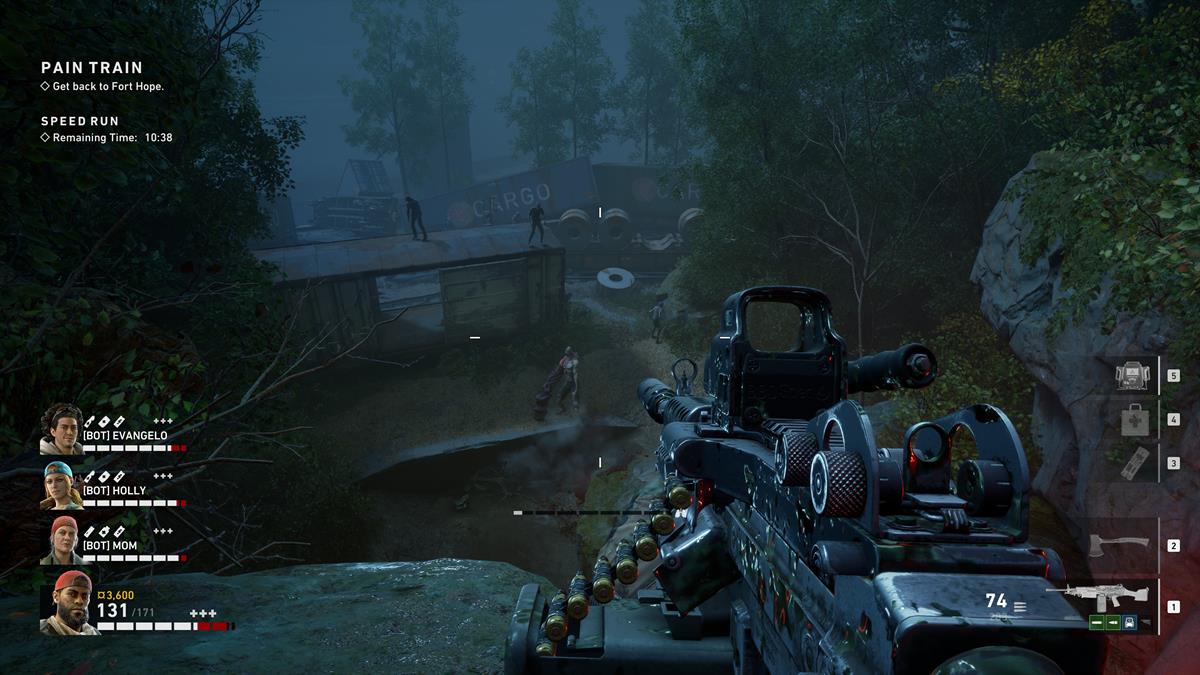Open the Pain Train objective tracker
Viewport: 1200px width, 675px height.
[x=92, y=68]
